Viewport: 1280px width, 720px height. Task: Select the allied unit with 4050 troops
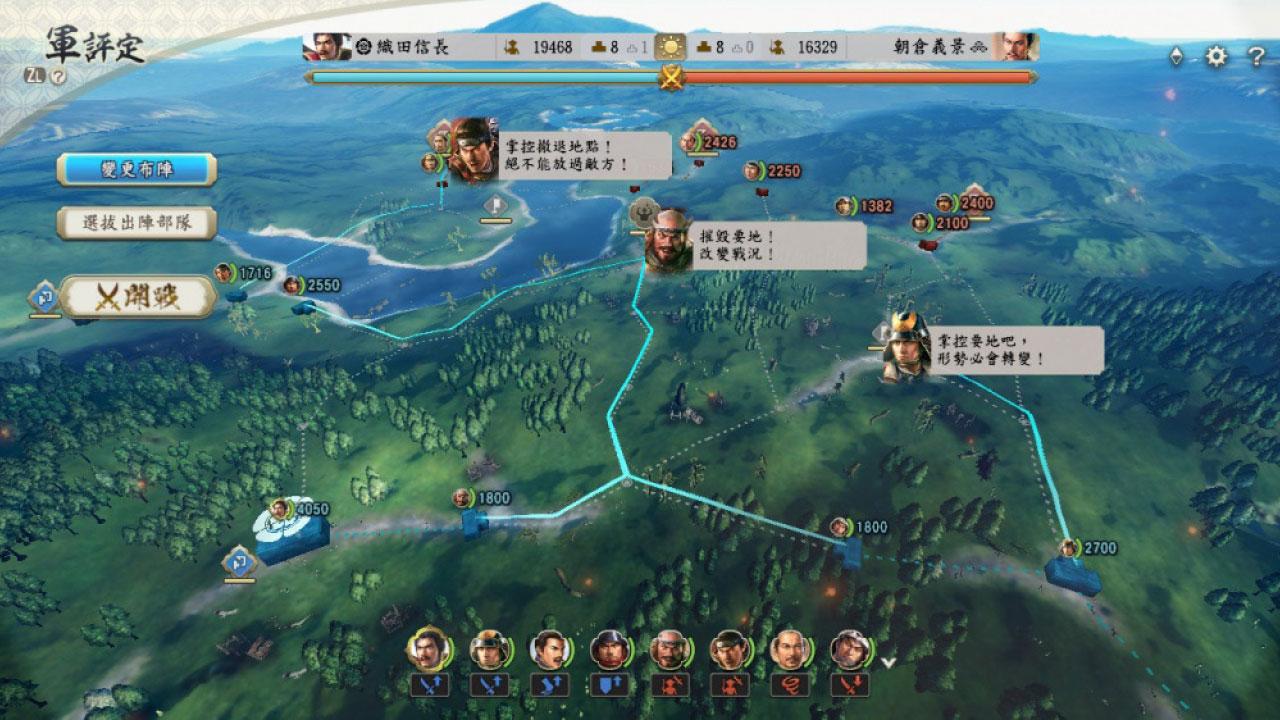293,531
